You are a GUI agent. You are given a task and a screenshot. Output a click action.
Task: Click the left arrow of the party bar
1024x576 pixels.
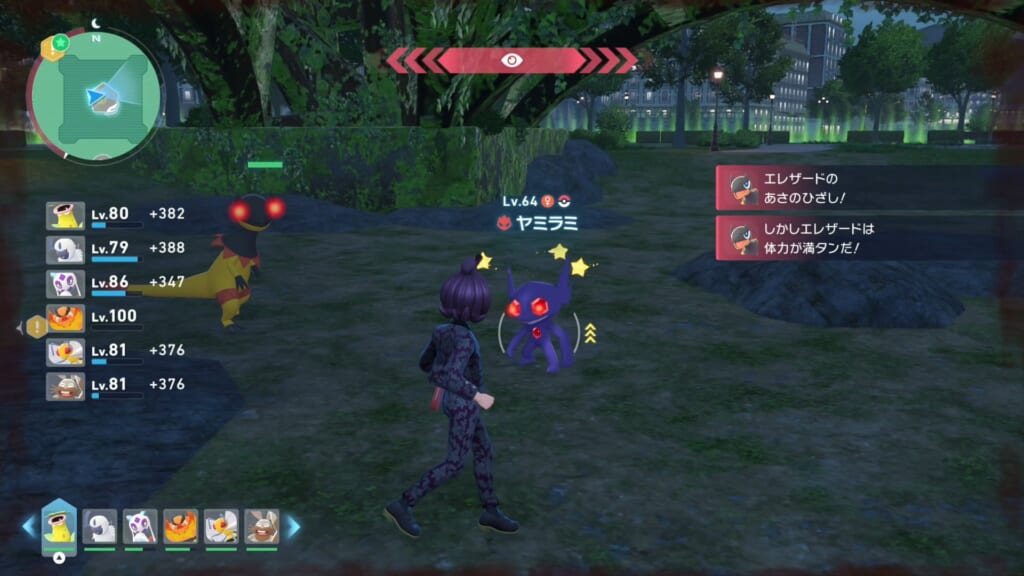(28, 527)
